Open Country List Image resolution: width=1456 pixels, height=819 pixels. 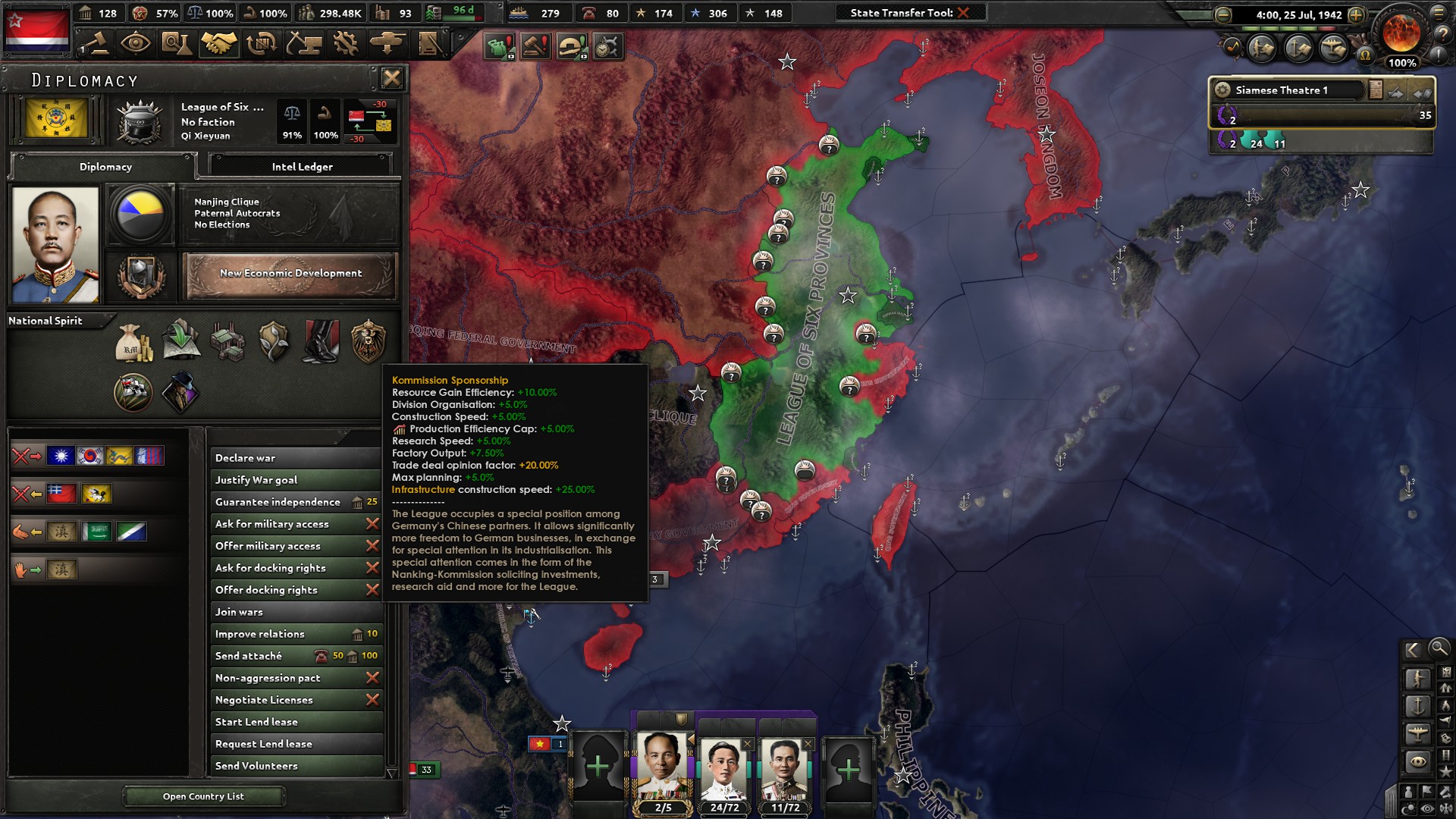tap(205, 796)
